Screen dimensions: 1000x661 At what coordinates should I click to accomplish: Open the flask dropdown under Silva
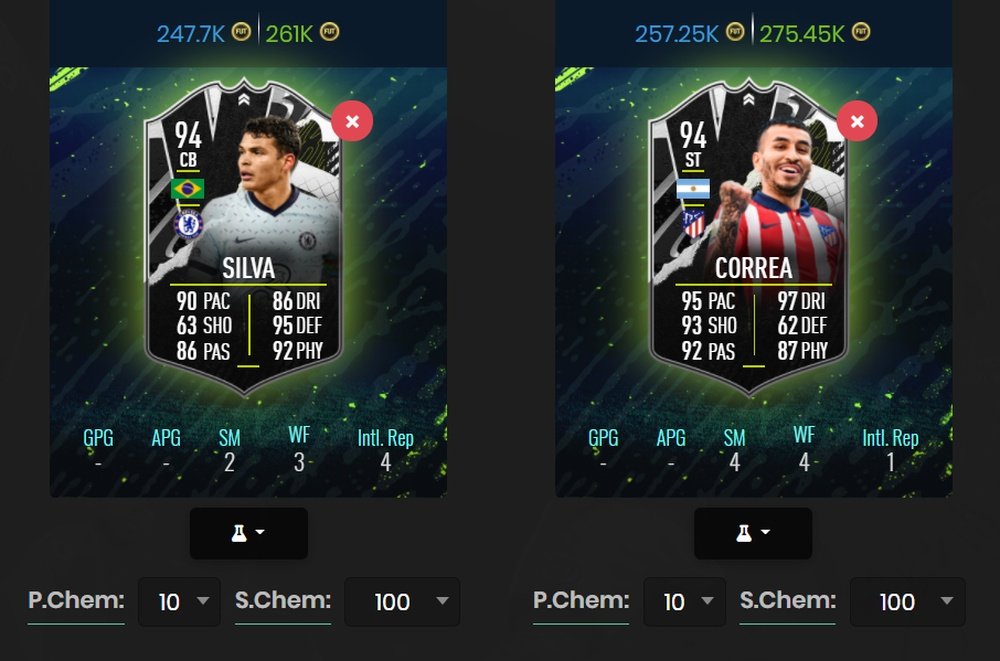pos(248,533)
